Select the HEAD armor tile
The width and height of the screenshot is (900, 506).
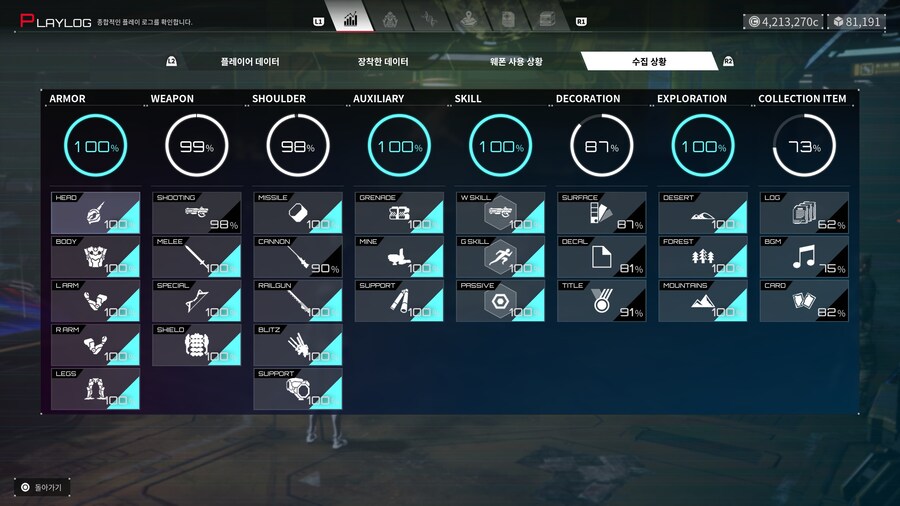point(95,213)
